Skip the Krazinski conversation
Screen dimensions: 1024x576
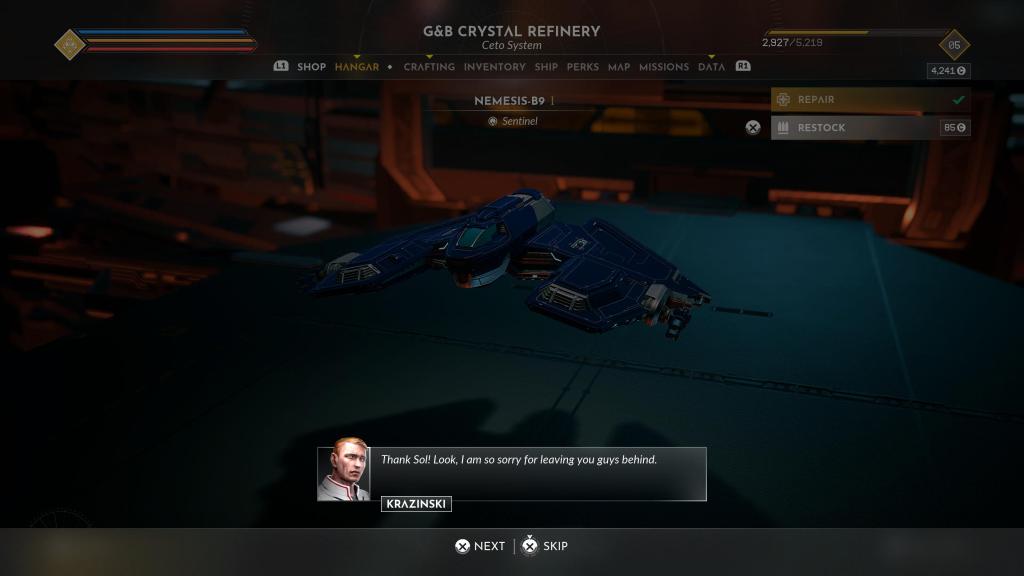(x=546, y=546)
